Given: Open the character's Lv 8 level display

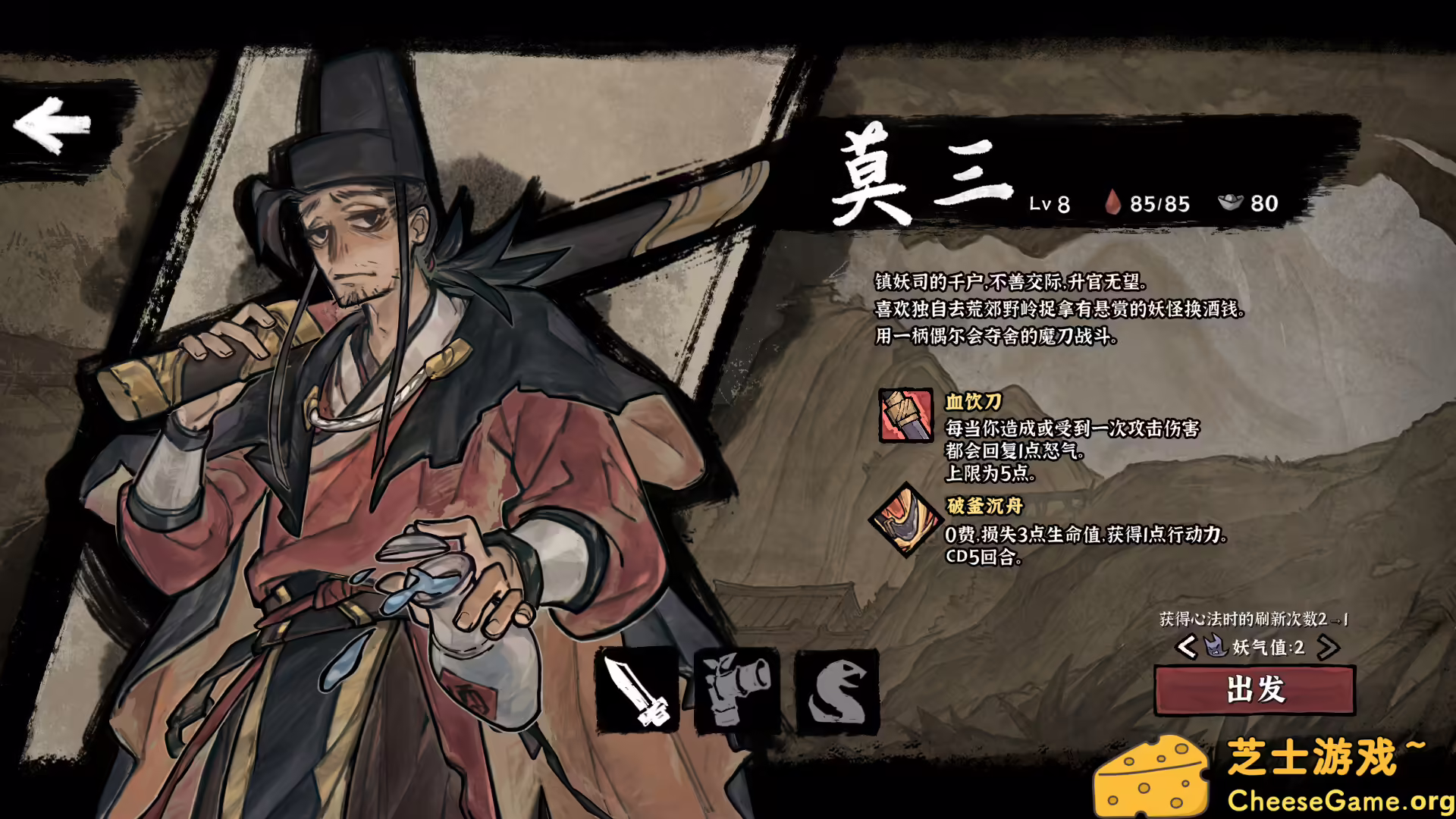Looking at the screenshot, I should [x=1050, y=202].
